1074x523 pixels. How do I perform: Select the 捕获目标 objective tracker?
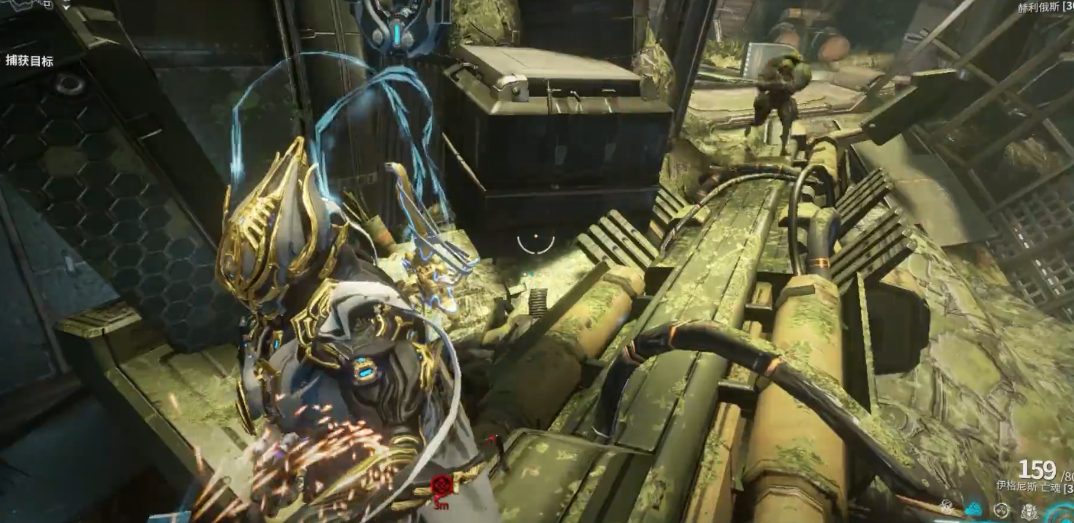30,61
